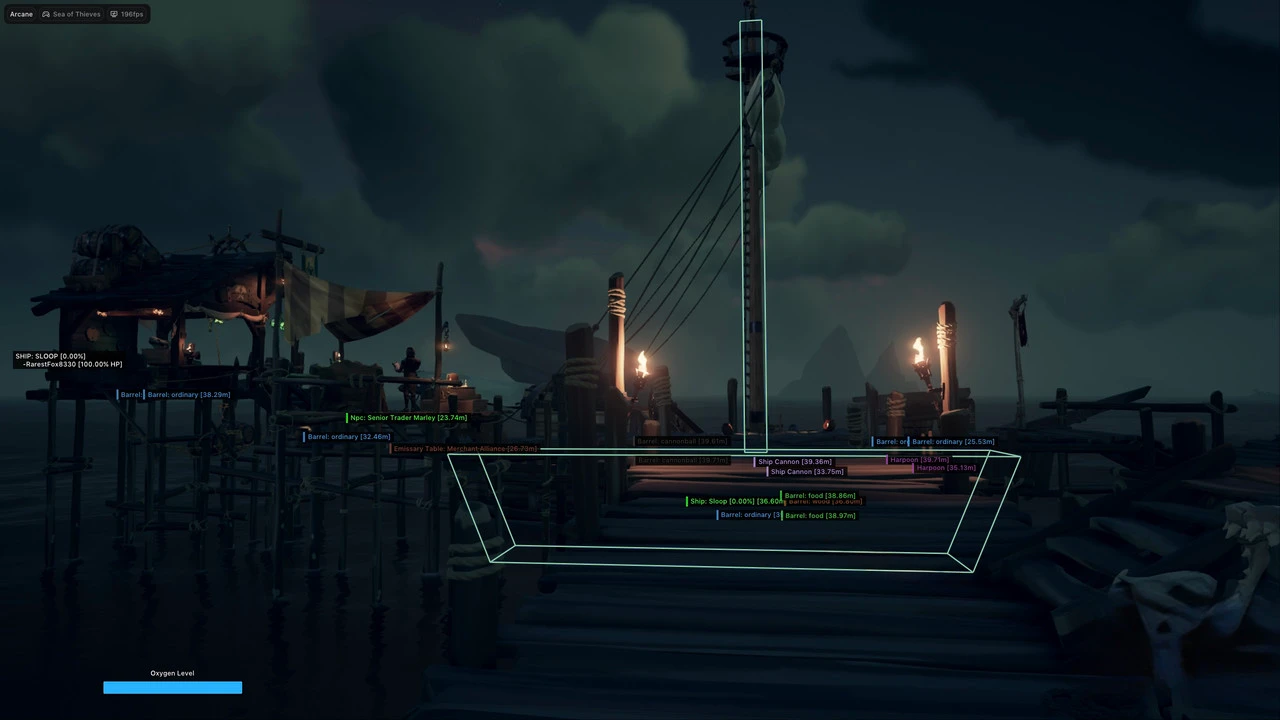This screenshot has height=720, width=1280.
Task: Click the RarestFox8330 player health label
Action: (x=70, y=364)
